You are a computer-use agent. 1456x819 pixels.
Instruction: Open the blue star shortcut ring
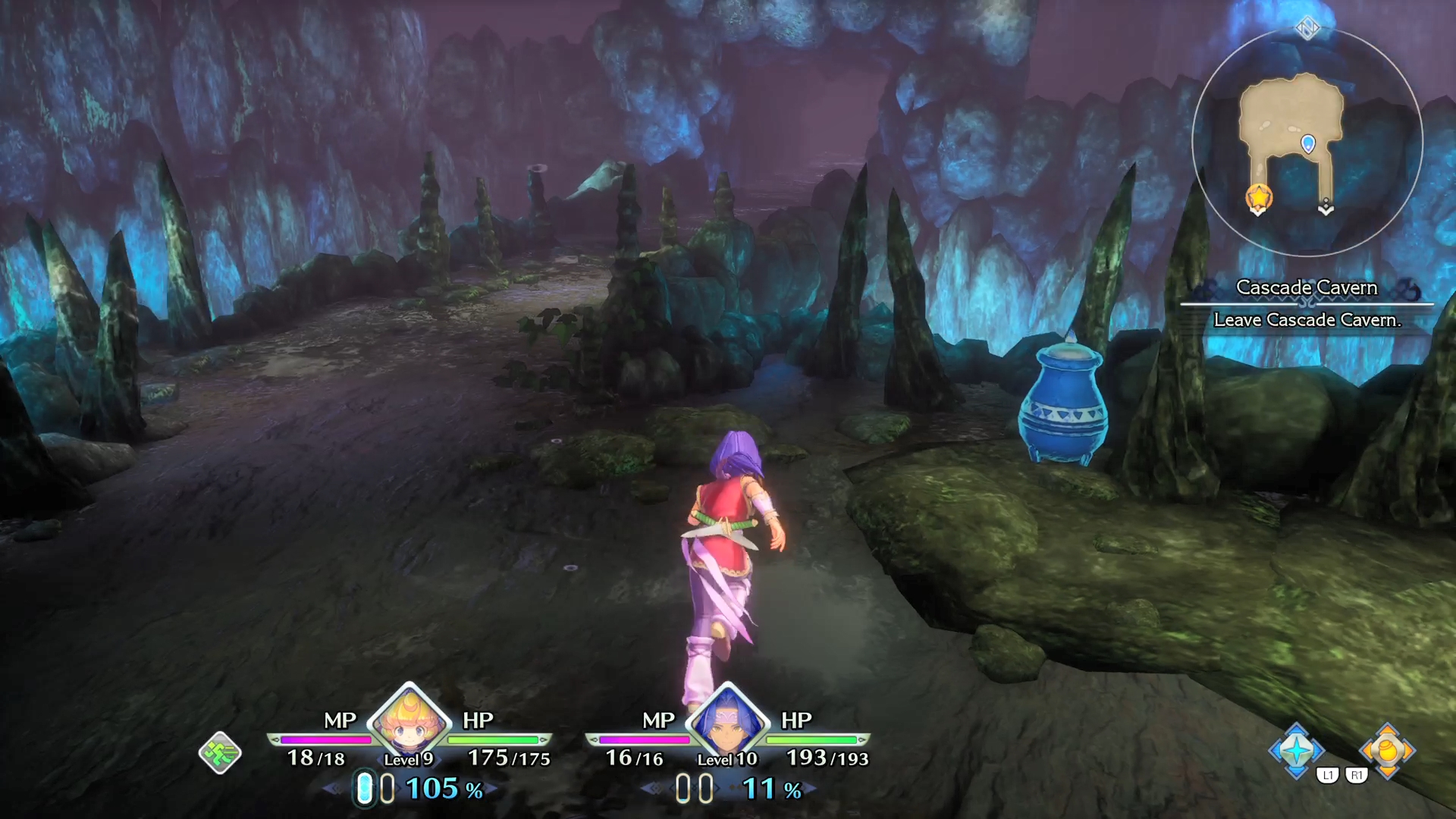pyautogui.click(x=1297, y=750)
